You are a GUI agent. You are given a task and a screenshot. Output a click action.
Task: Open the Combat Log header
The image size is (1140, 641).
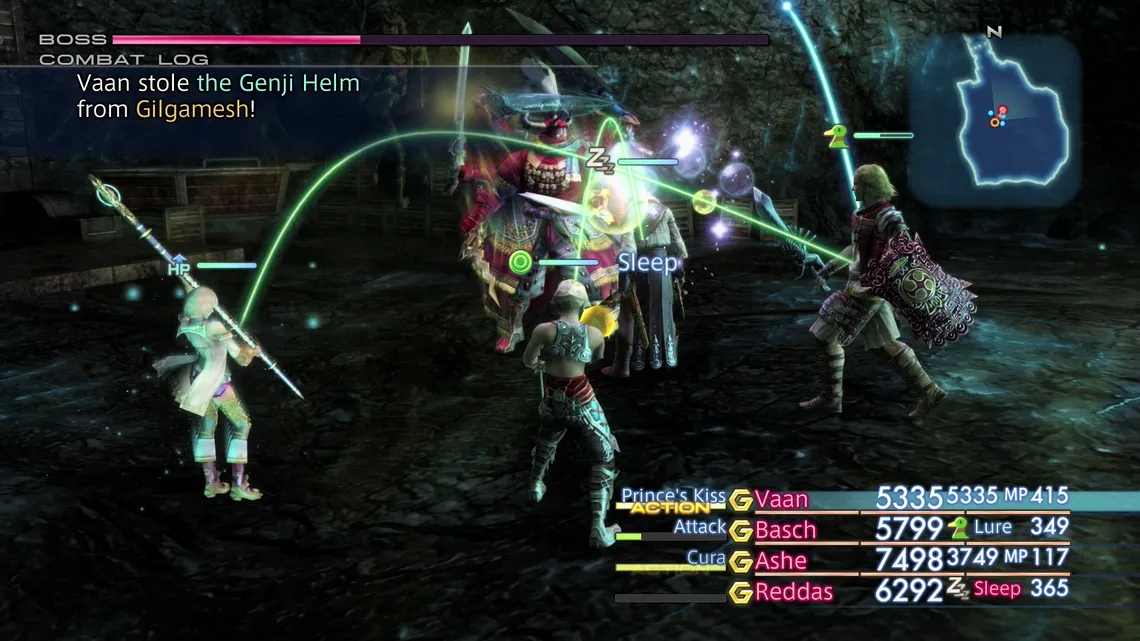tap(124, 59)
